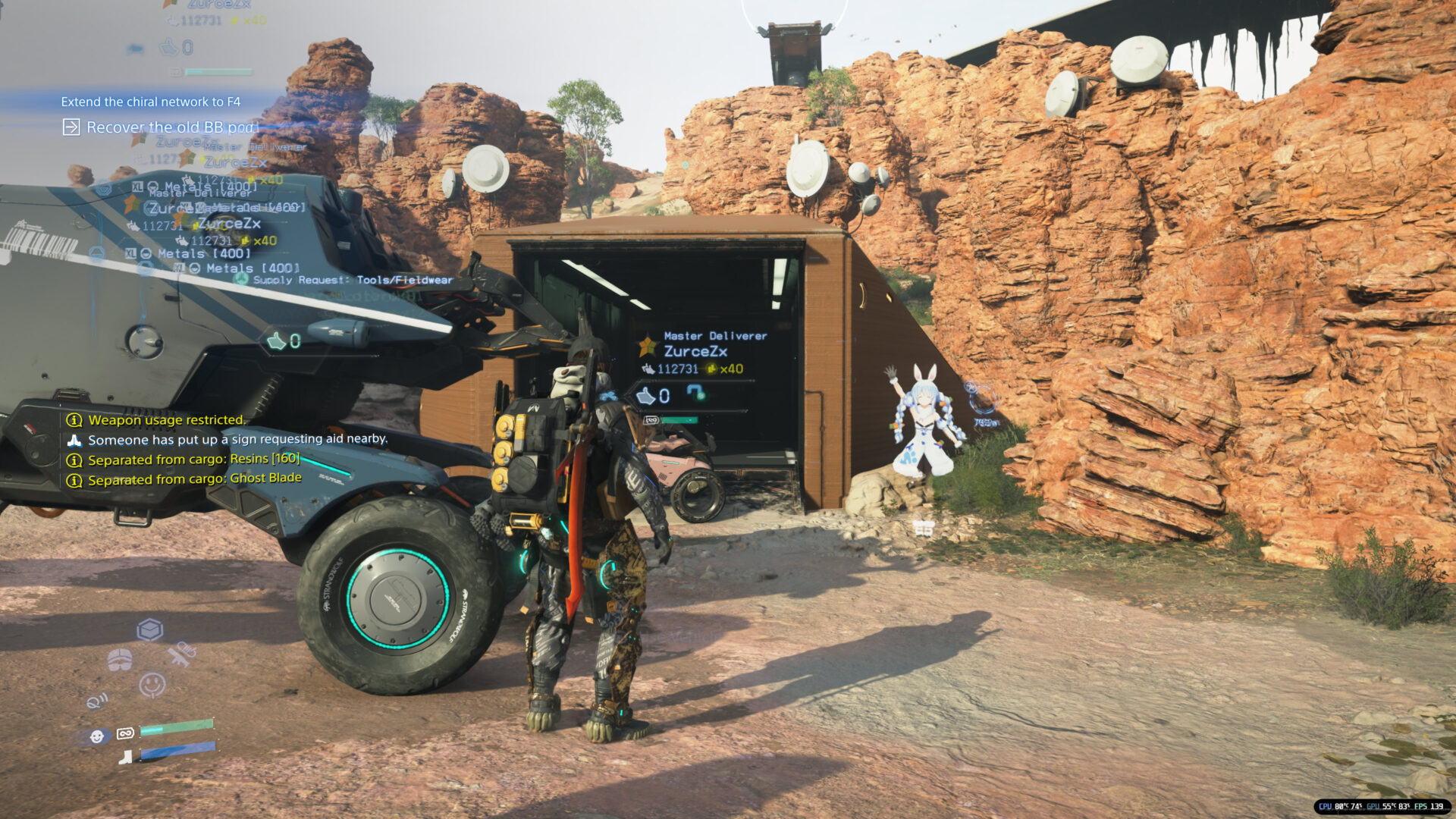The width and height of the screenshot is (1456, 819).
Task: Click the thumbs-up like icon on garage tag
Action: click(x=645, y=396)
